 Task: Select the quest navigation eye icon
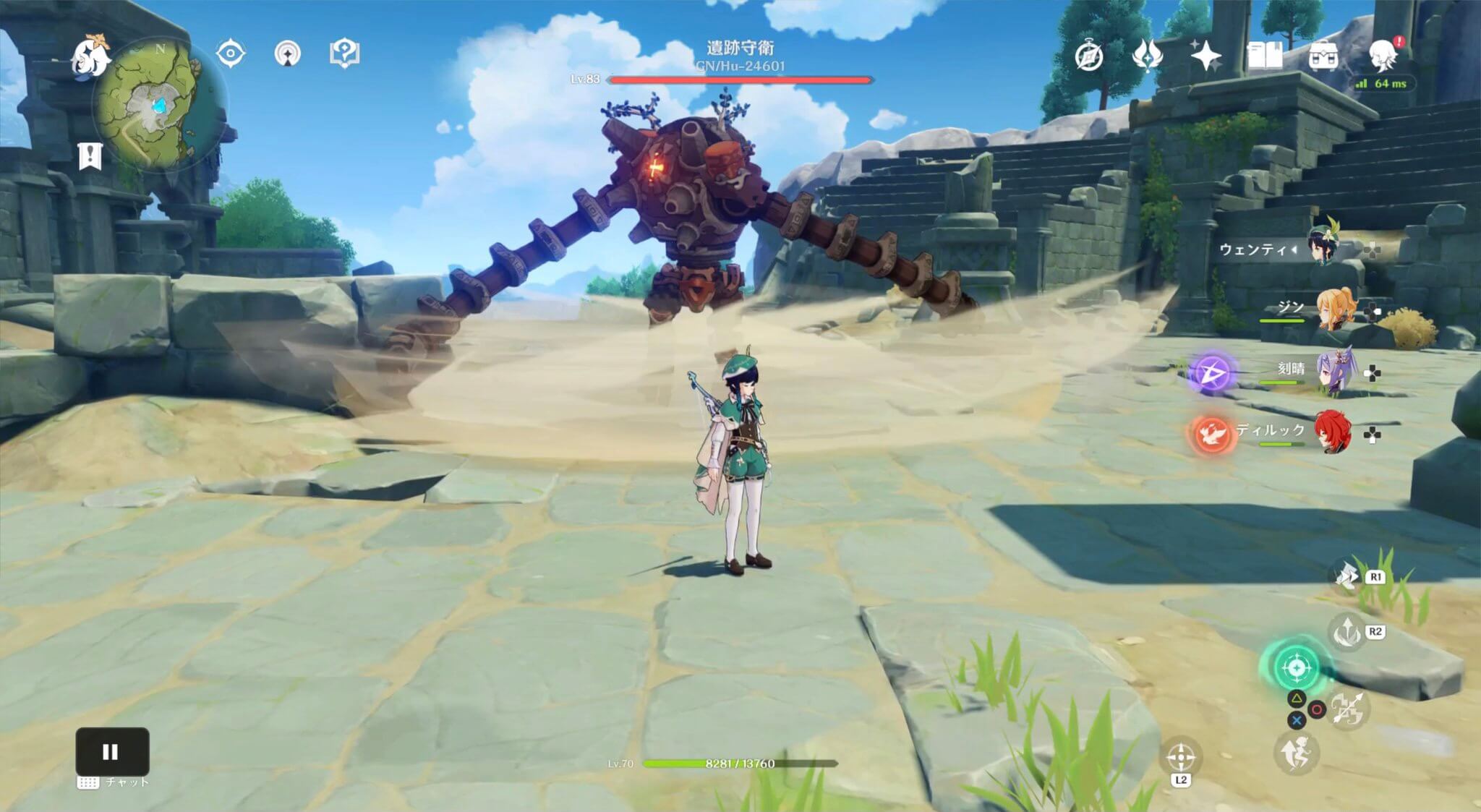[x=230, y=53]
